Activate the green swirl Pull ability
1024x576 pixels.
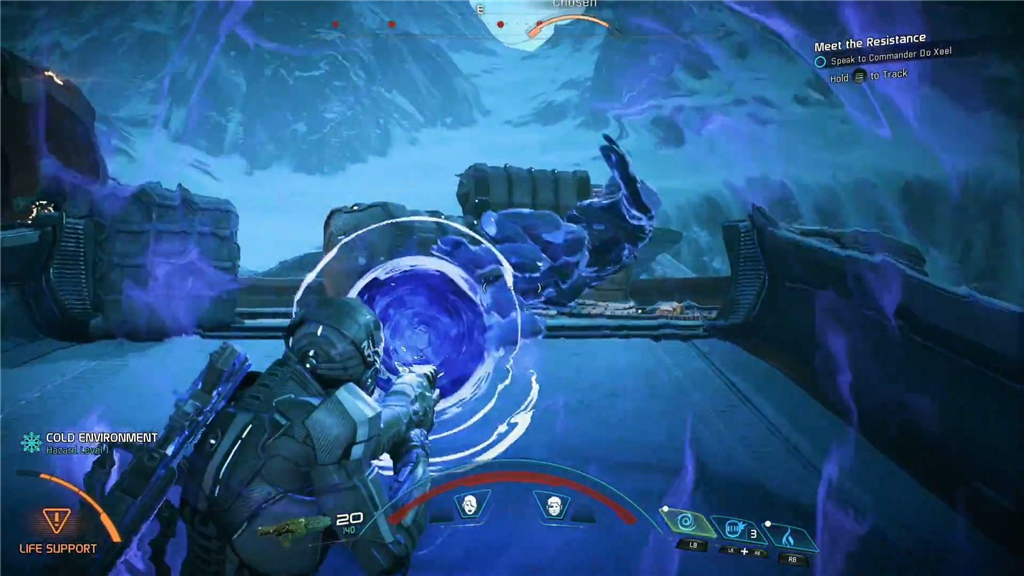(684, 523)
